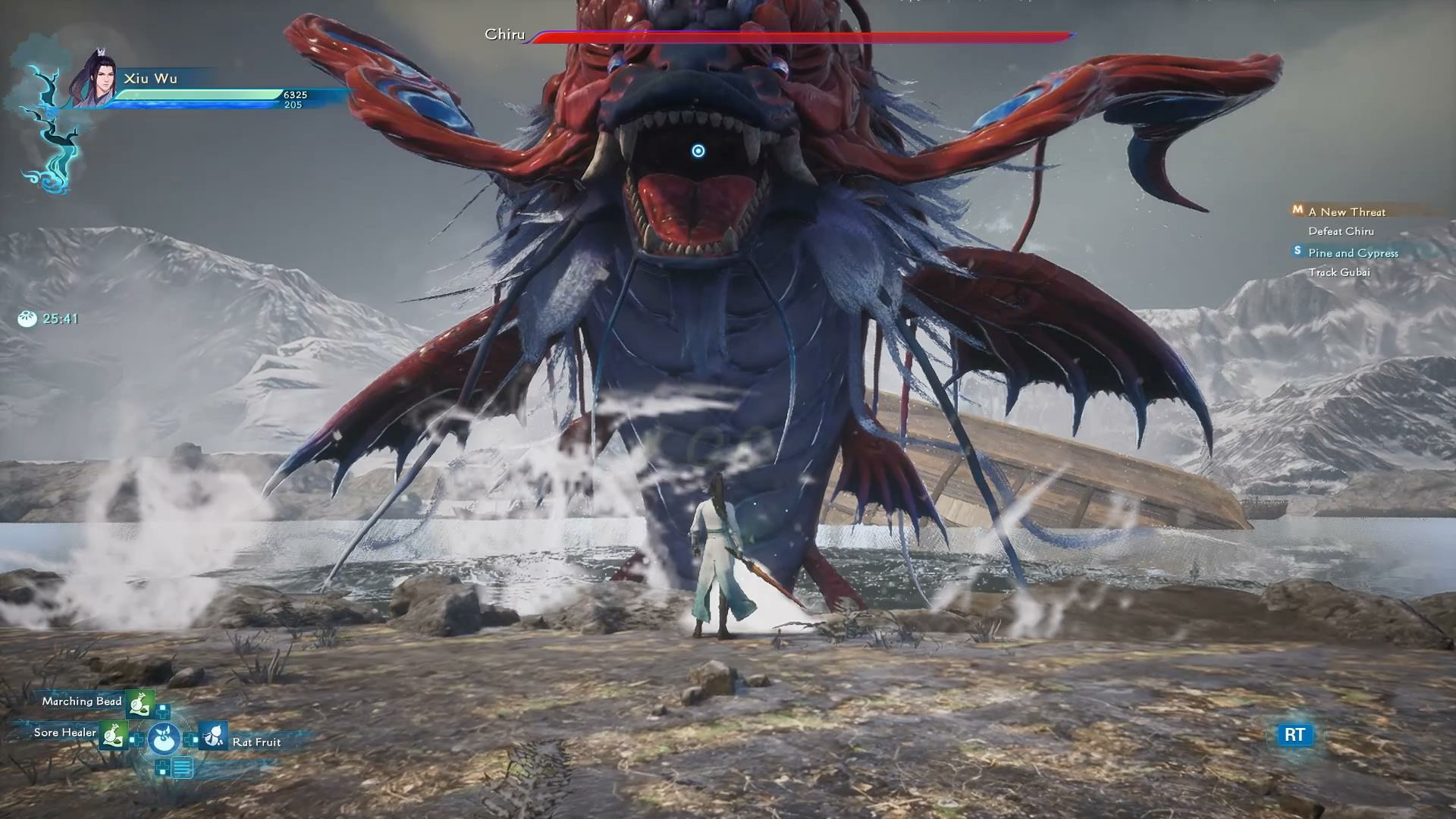Viewport: 1456px width, 819px height.
Task: Open the item pouch center icon
Action: 164,738
